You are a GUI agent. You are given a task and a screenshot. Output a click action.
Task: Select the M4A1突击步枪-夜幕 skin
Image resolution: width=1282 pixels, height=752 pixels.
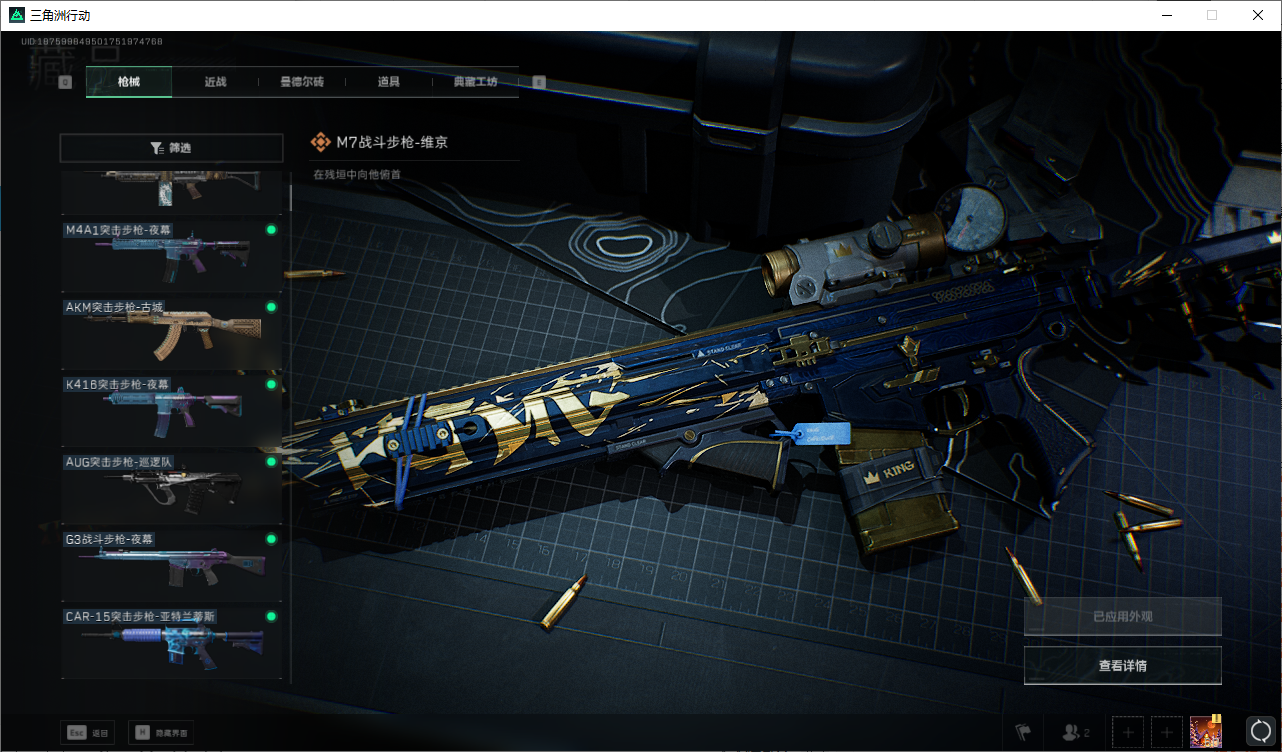(171, 257)
